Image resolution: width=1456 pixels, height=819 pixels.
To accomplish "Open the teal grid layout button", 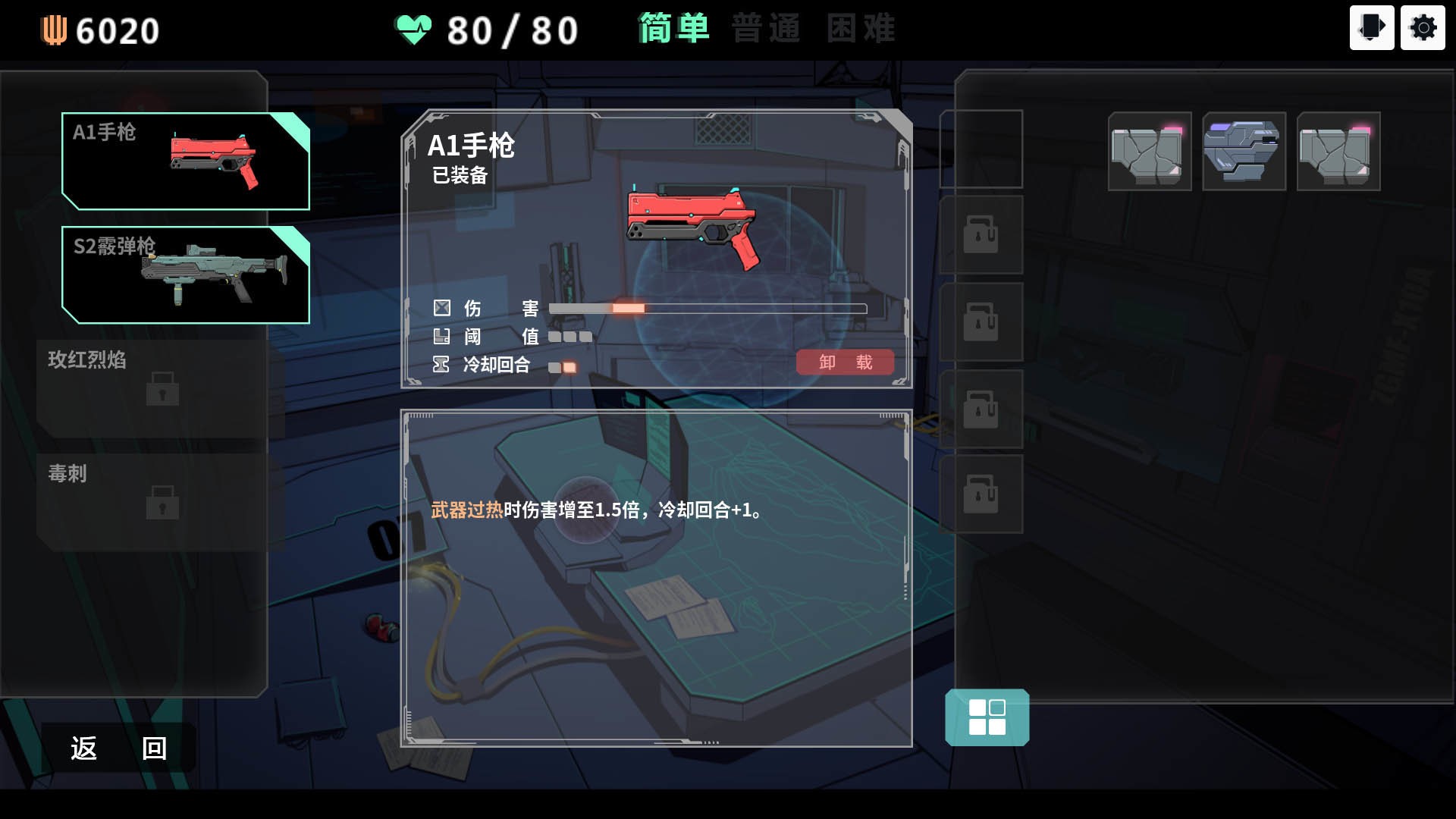I will click(986, 717).
